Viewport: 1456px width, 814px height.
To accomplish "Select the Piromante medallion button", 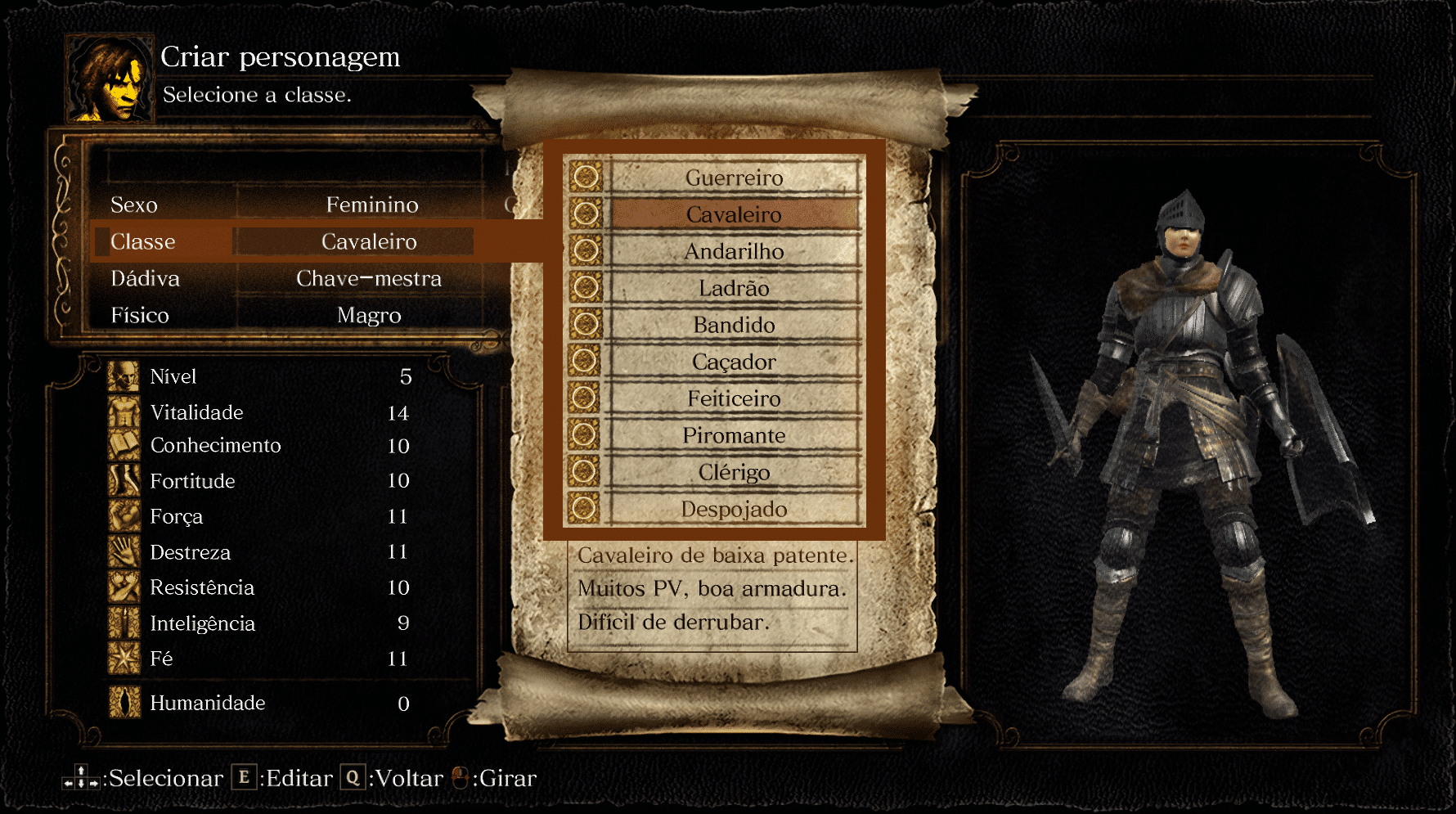I will coord(586,435).
